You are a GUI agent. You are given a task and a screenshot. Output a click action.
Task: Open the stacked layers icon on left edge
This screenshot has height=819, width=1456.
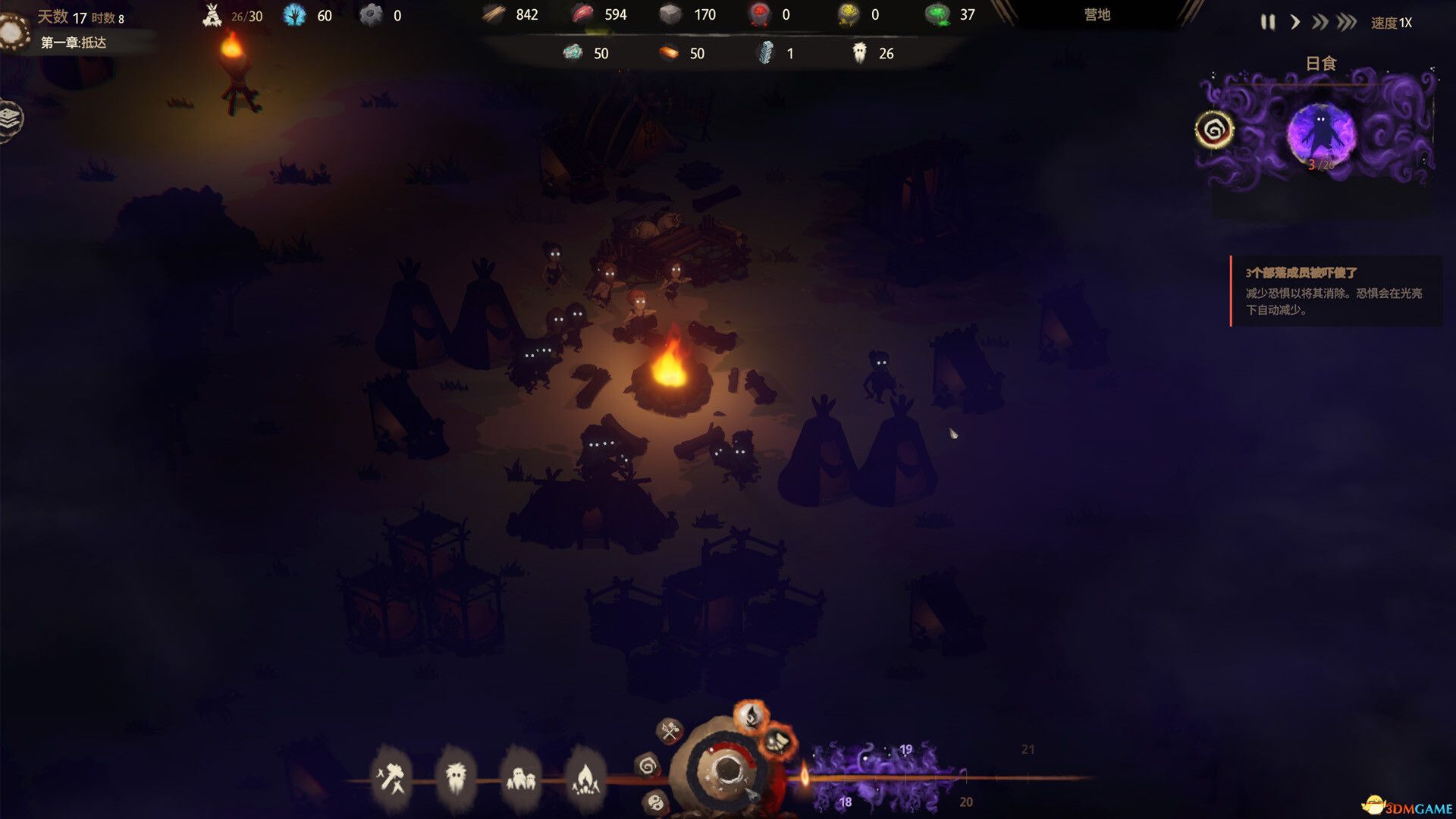click(x=9, y=118)
